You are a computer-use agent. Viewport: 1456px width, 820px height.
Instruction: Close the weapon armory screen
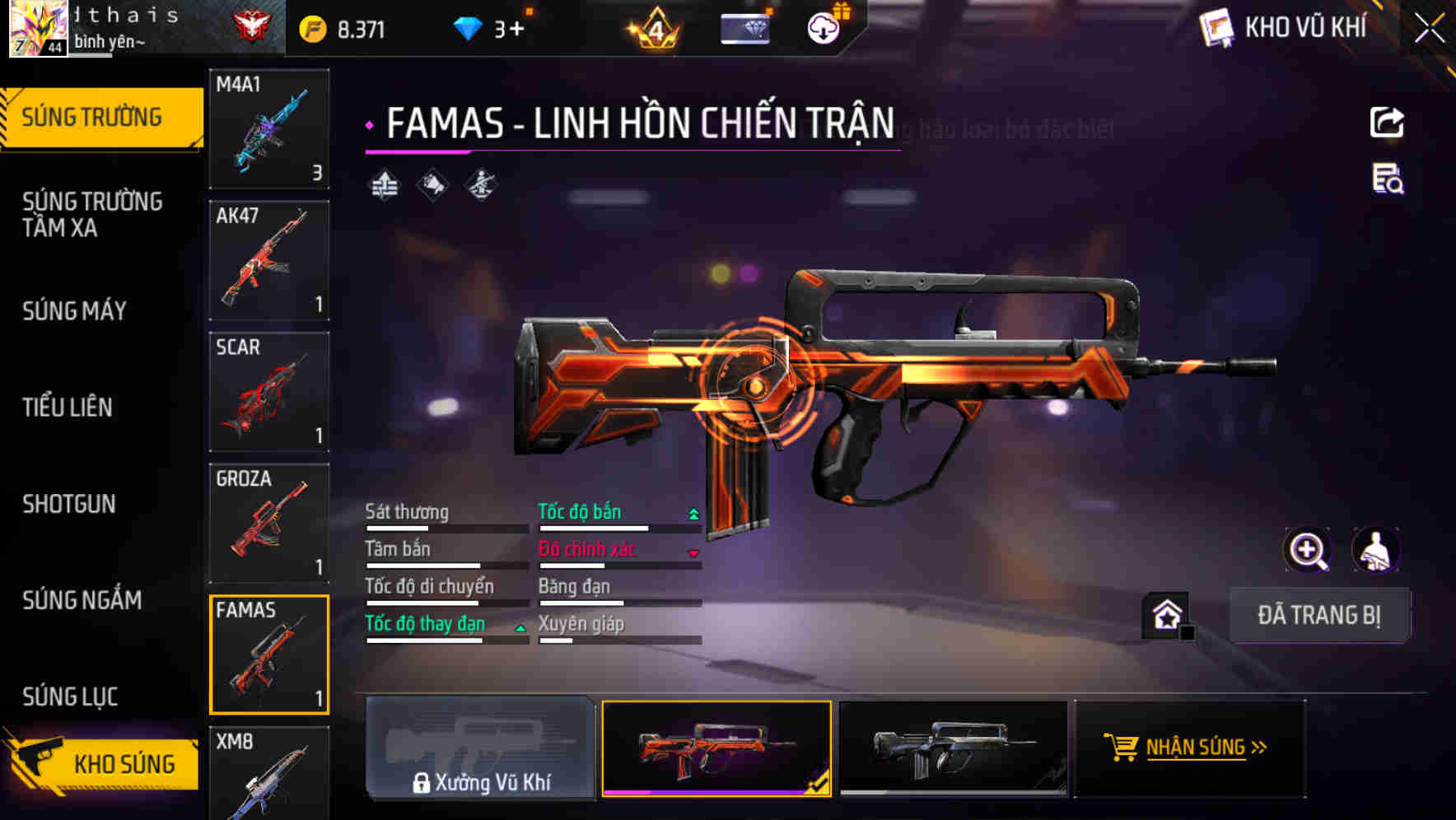(1430, 29)
